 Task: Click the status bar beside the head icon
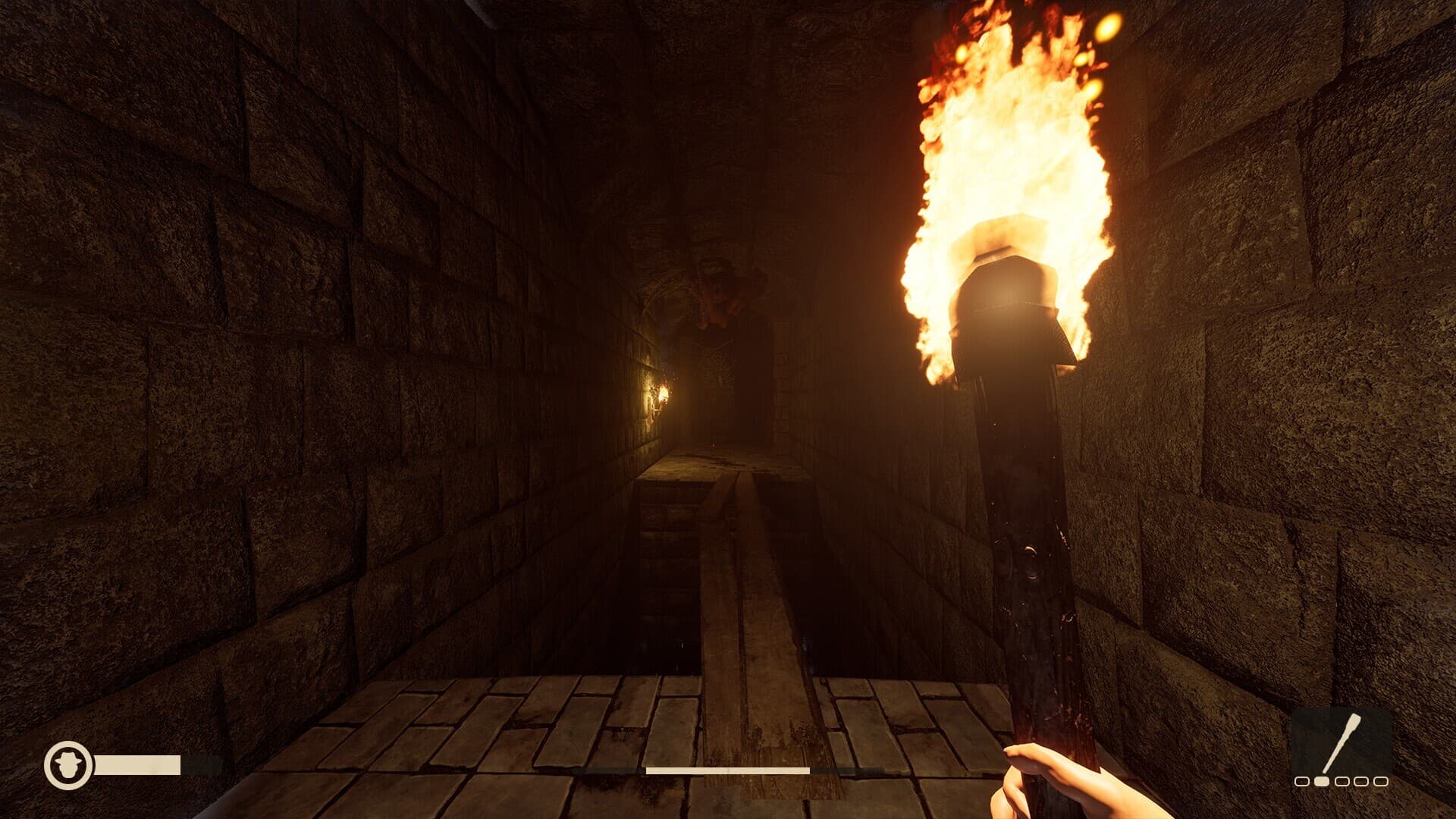click(x=136, y=764)
